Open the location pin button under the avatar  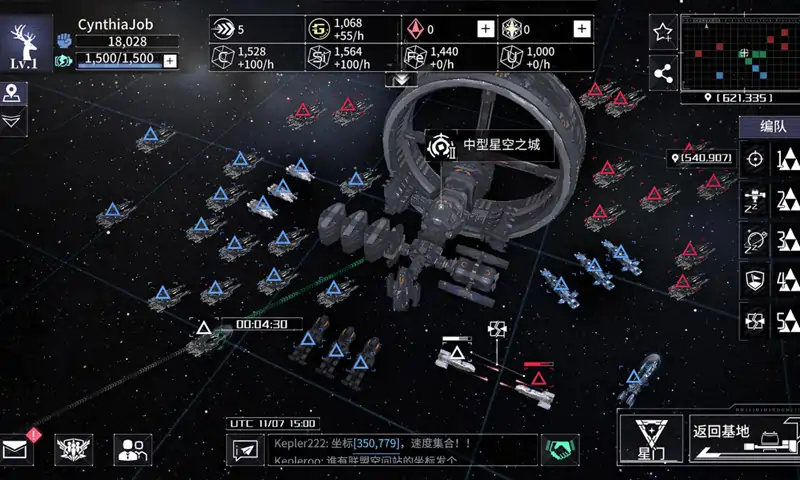pos(13,94)
